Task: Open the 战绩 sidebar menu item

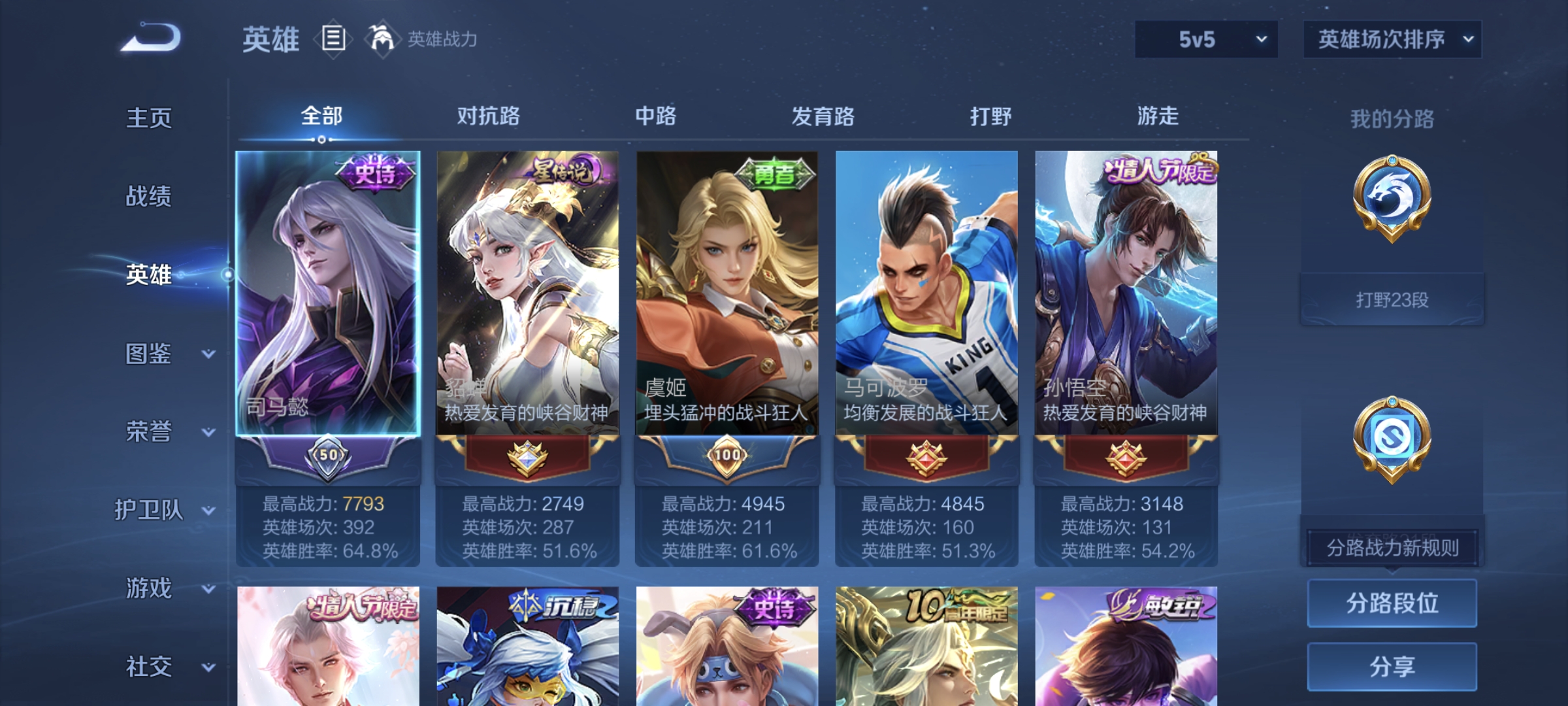Action: (x=147, y=197)
